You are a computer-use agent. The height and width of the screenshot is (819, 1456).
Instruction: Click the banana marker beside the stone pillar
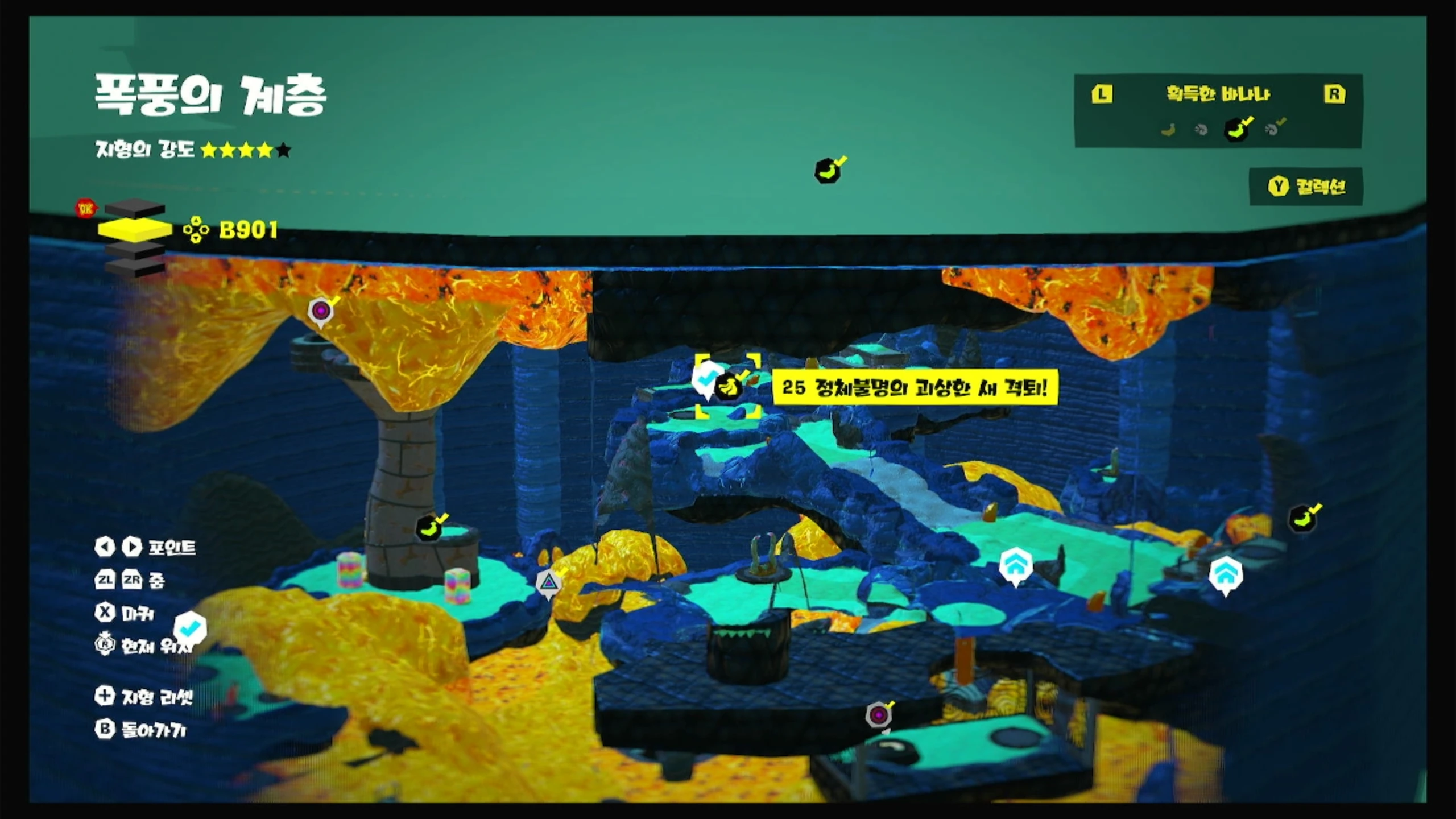point(429,528)
